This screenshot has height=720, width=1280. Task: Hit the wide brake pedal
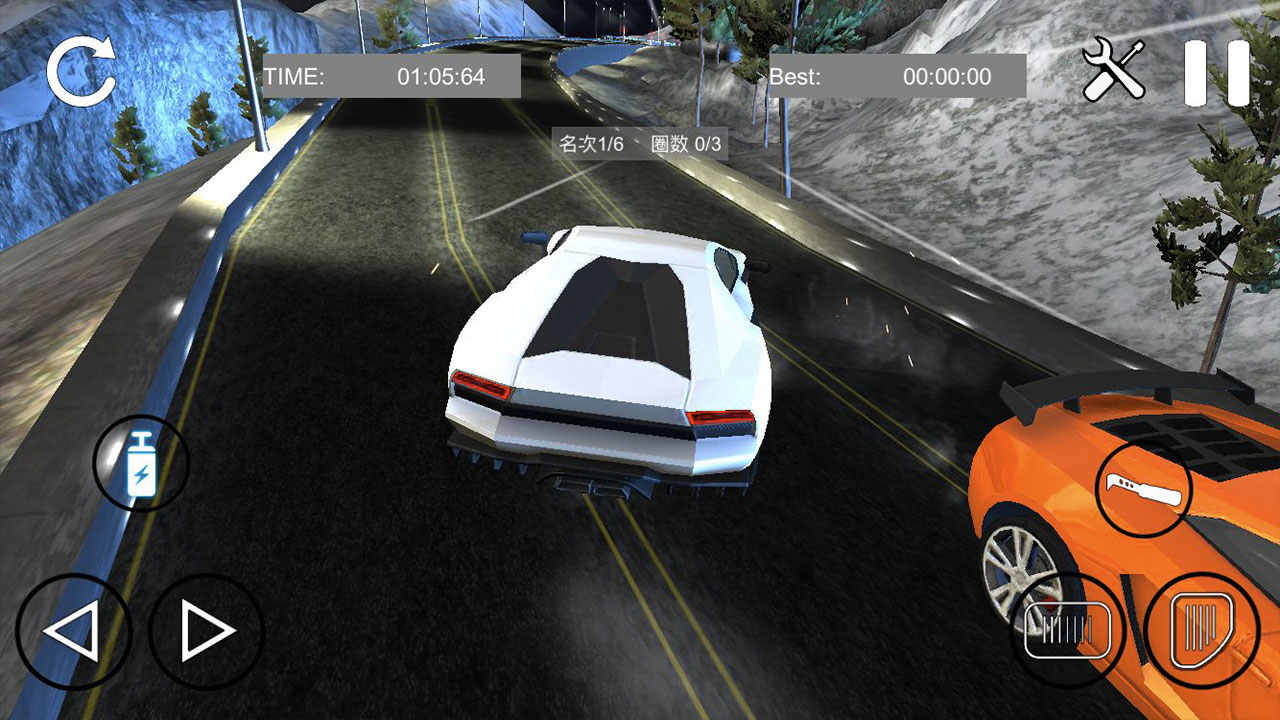pos(1068,630)
